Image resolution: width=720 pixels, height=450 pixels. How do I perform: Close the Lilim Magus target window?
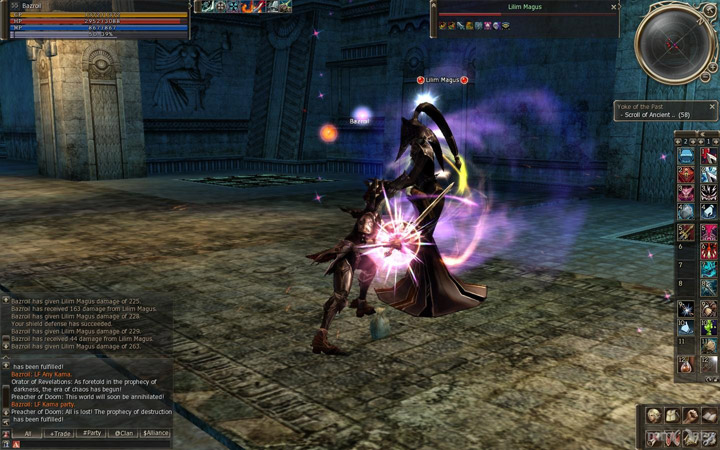tap(614, 7)
